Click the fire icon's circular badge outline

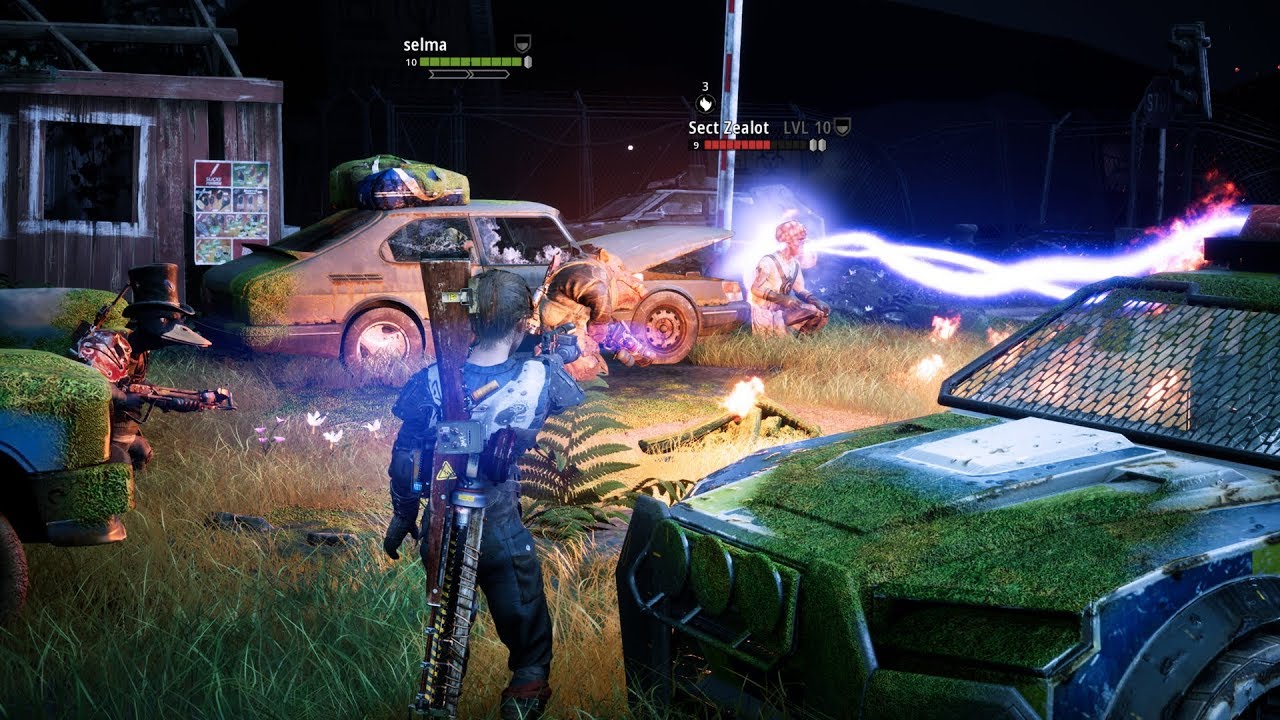[706, 103]
